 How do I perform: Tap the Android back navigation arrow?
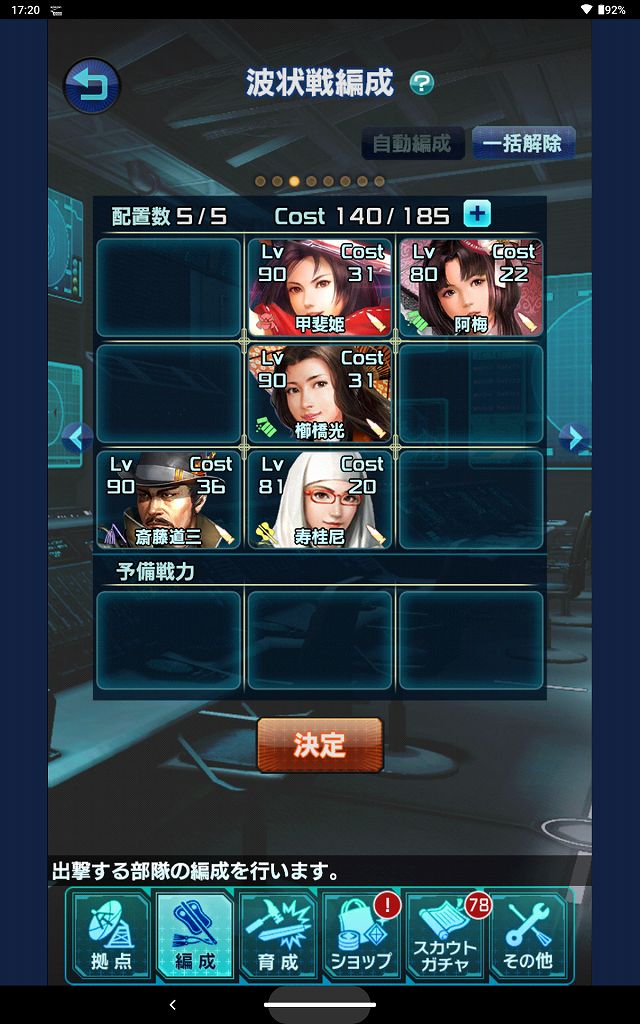[x=172, y=1004]
